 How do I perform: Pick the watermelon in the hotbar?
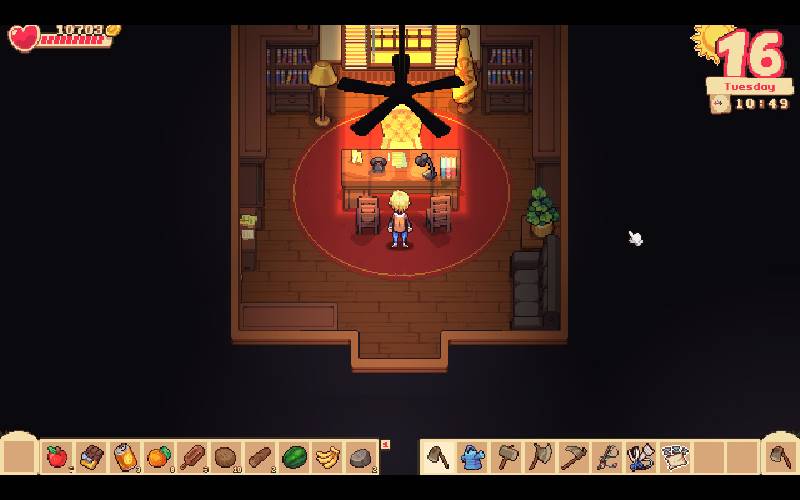pyautogui.click(x=294, y=457)
